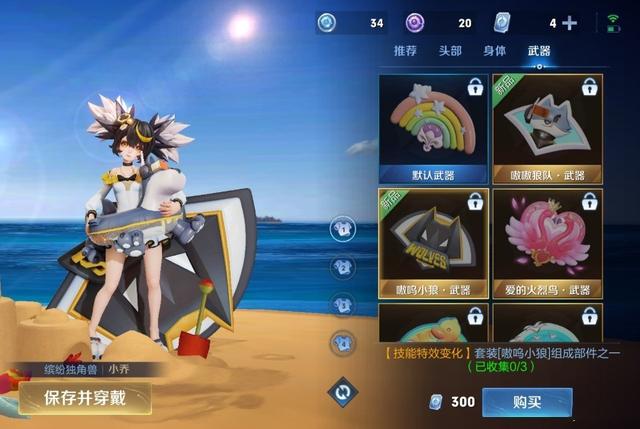Viewport: 640px width, 429px height.
Task: Add more tickets with the plus icon
Action: [x=570, y=23]
